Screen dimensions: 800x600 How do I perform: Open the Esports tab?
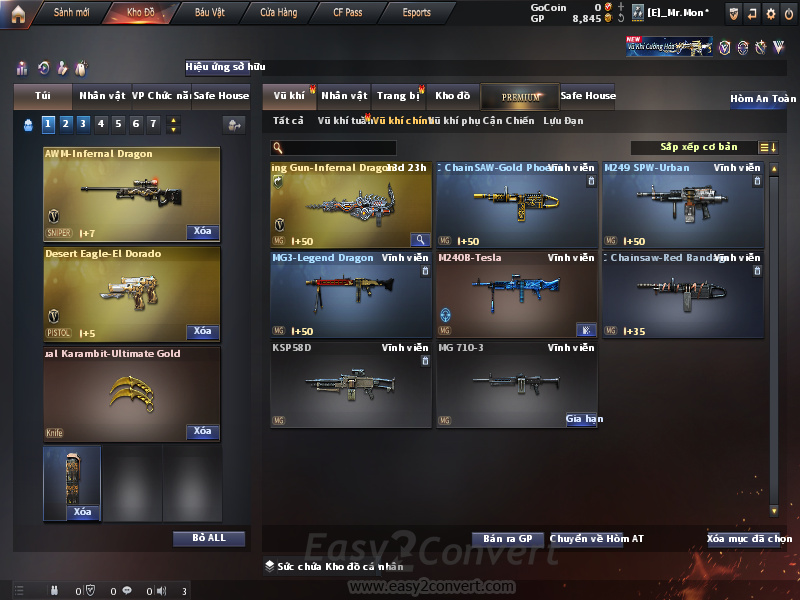[x=416, y=13]
